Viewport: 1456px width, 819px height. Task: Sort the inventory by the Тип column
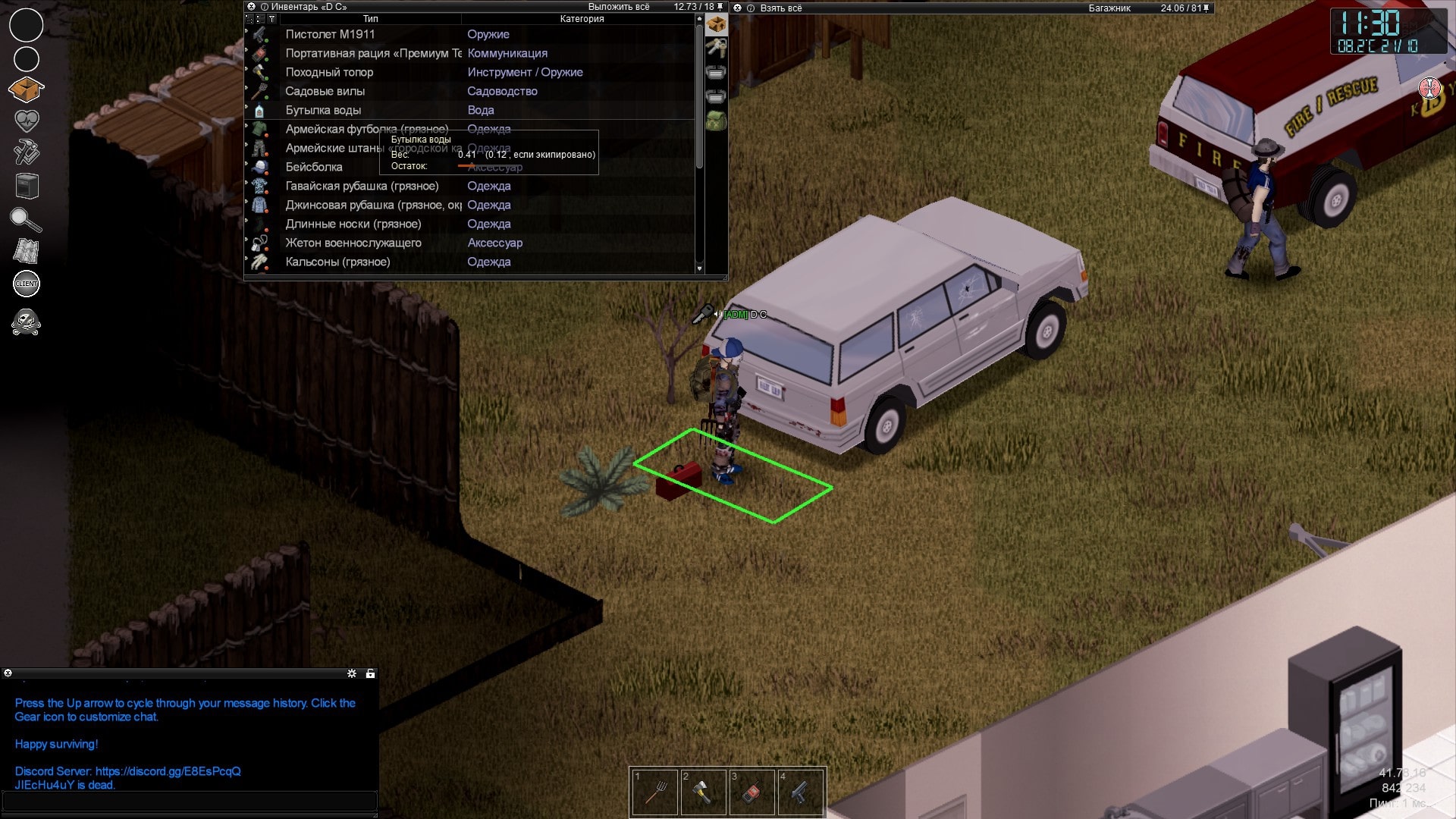coord(370,19)
